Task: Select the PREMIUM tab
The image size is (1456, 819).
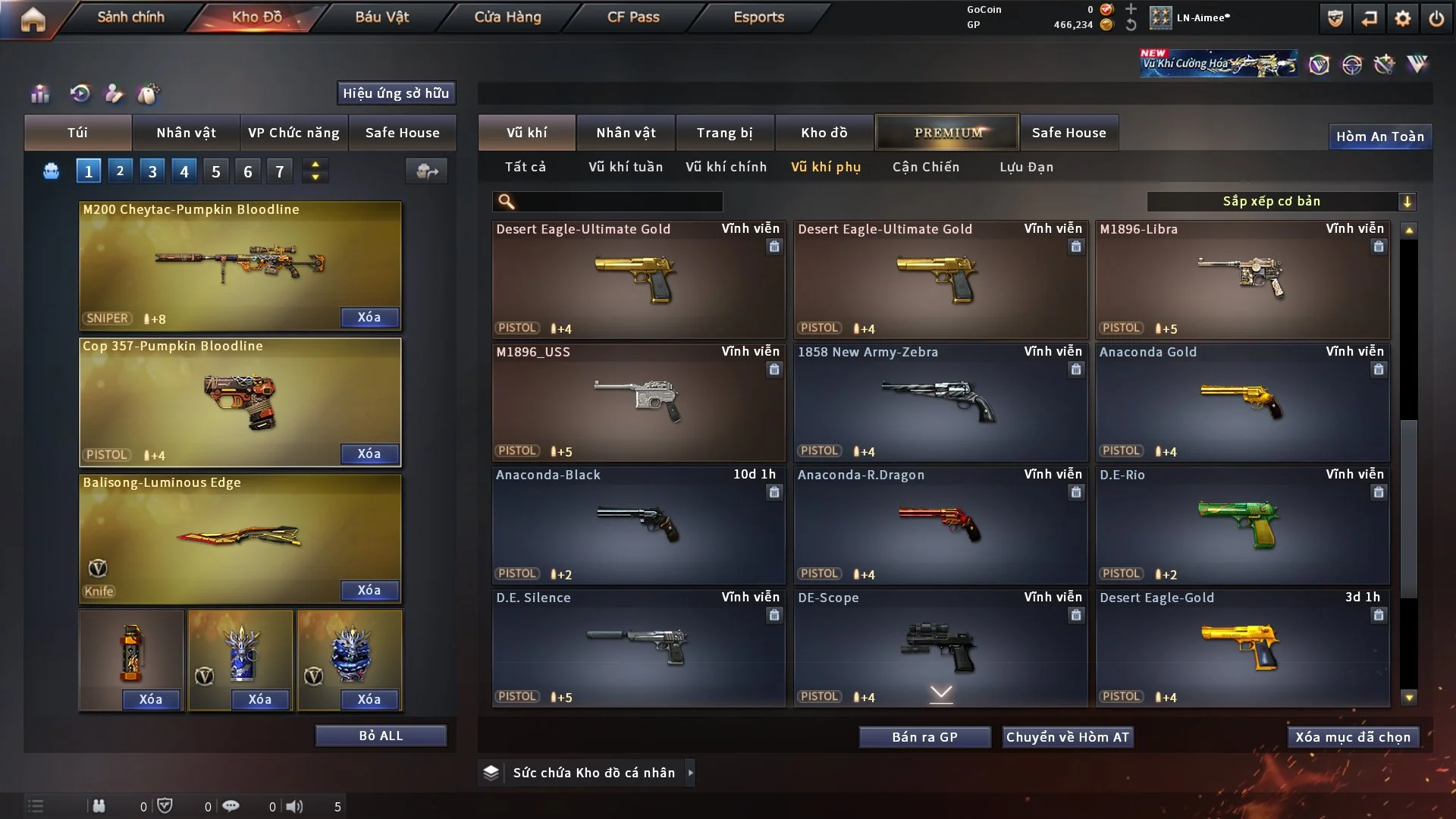Action: (x=947, y=133)
